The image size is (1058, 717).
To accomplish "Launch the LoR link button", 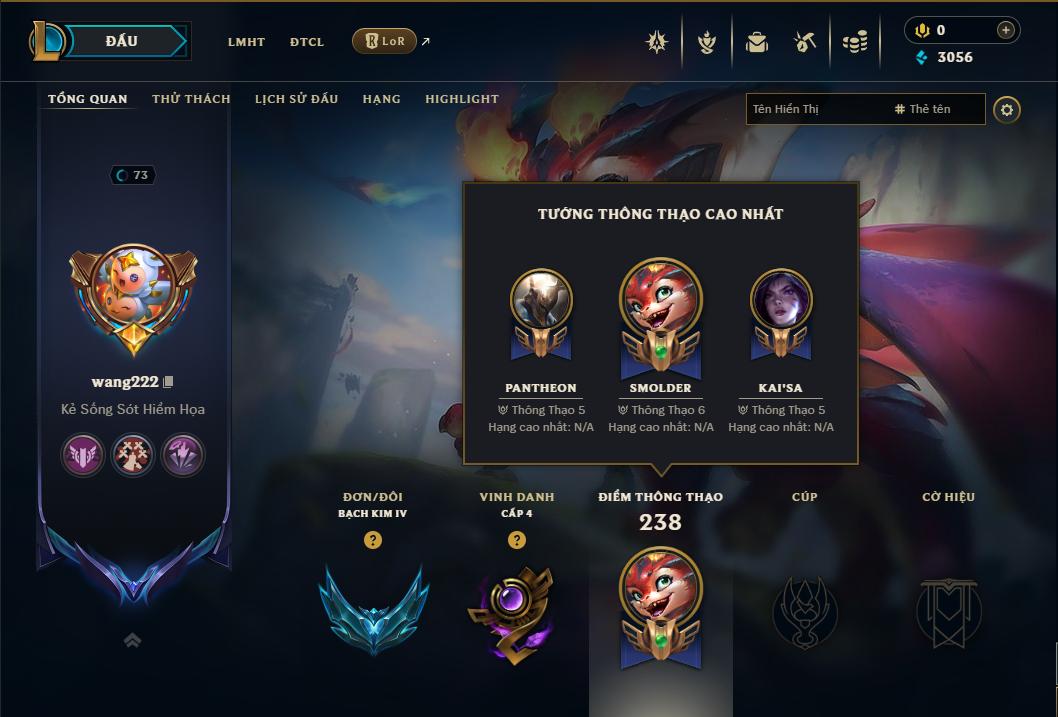I will coord(385,41).
